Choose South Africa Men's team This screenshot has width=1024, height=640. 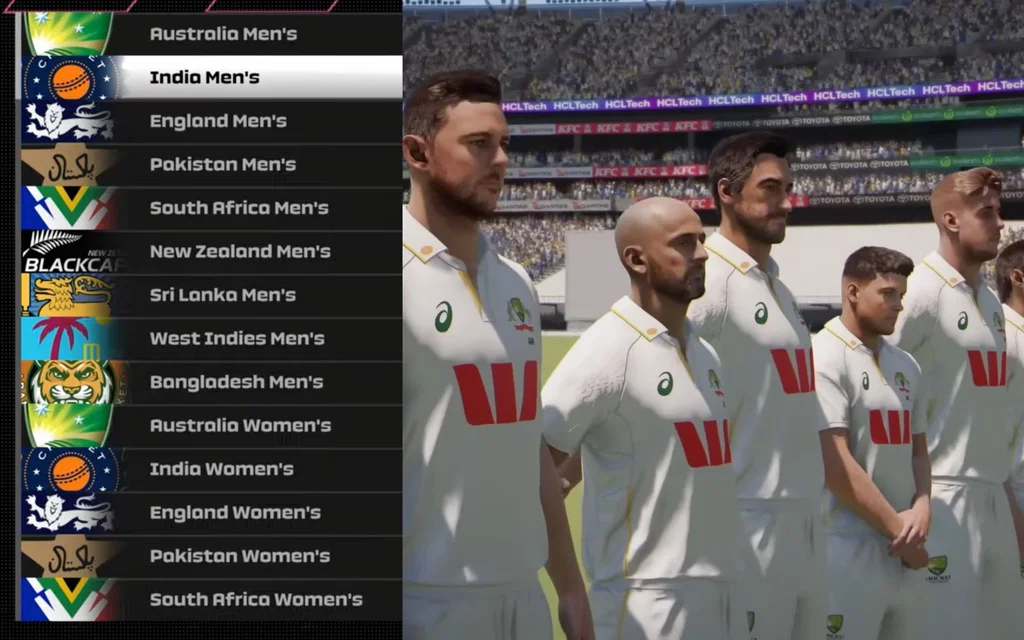click(239, 208)
